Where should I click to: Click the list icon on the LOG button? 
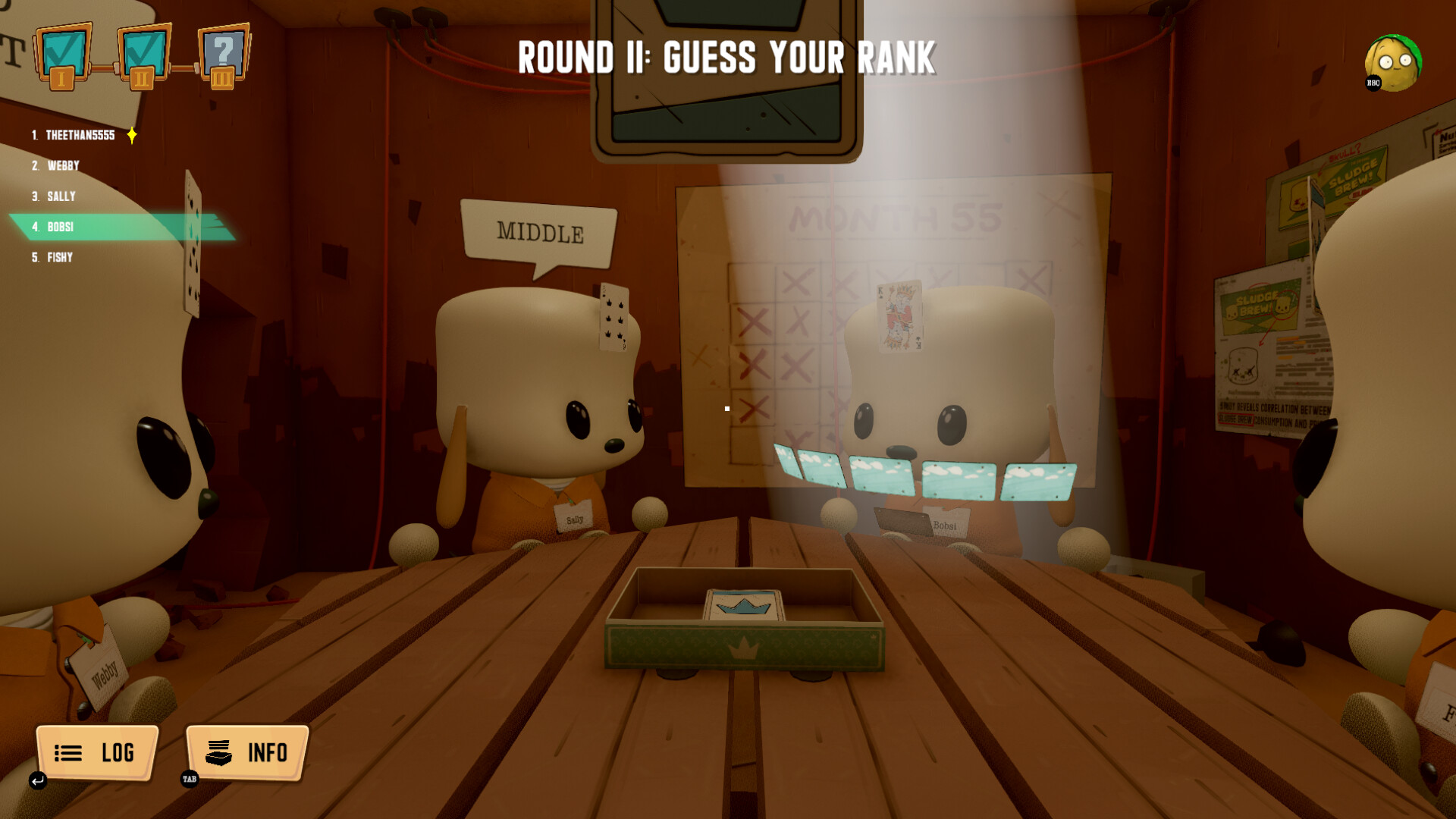pos(67,753)
